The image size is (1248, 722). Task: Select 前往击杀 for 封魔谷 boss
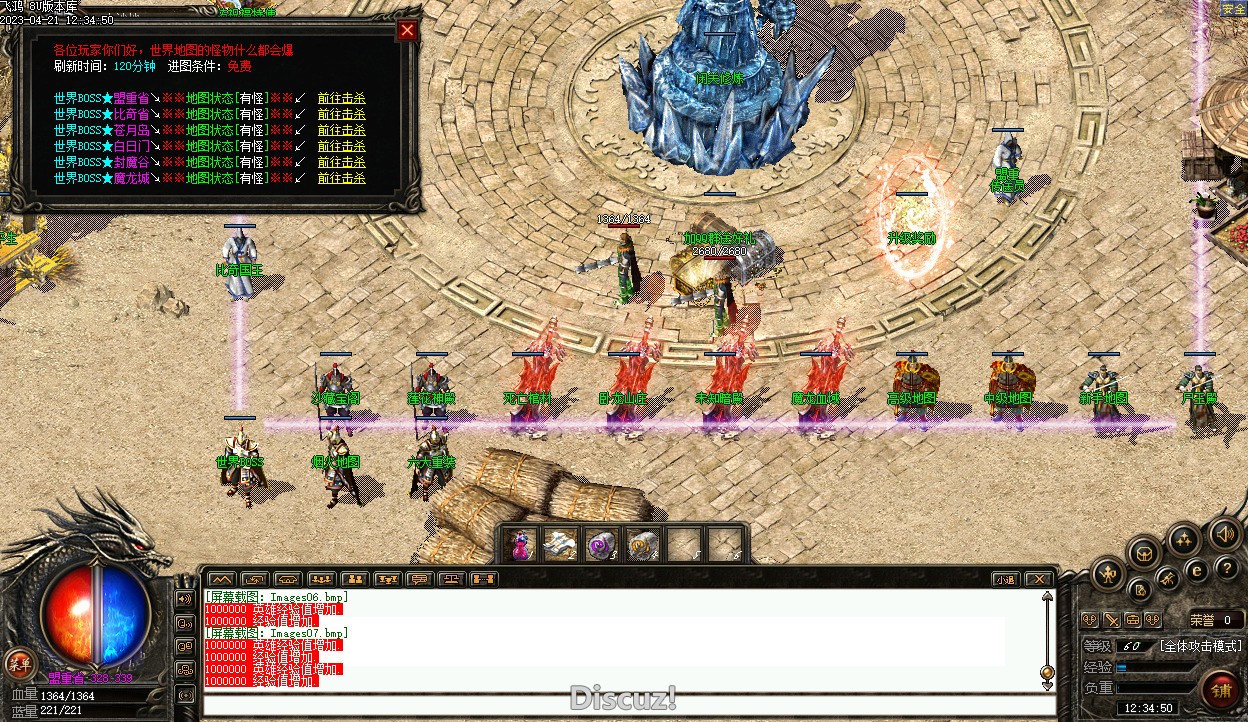pos(341,162)
